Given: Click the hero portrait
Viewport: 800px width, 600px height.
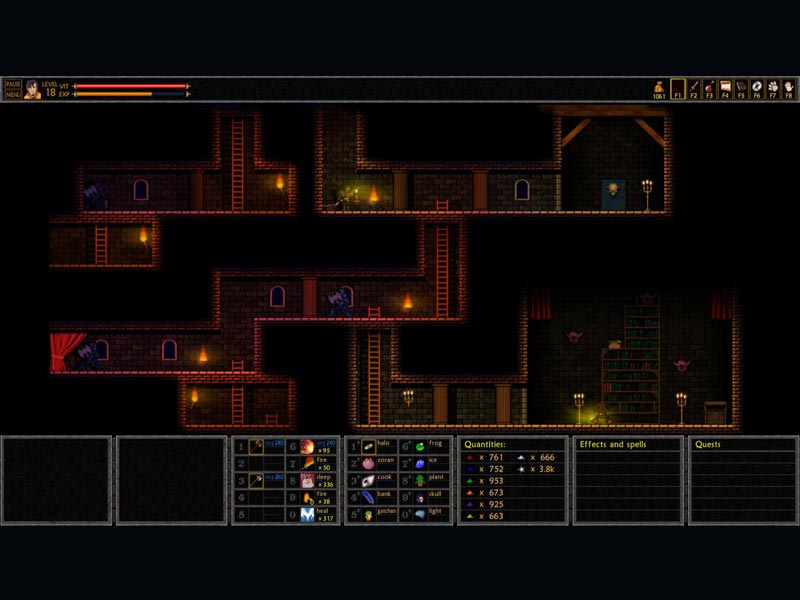Looking at the screenshot, I should 32,90.
